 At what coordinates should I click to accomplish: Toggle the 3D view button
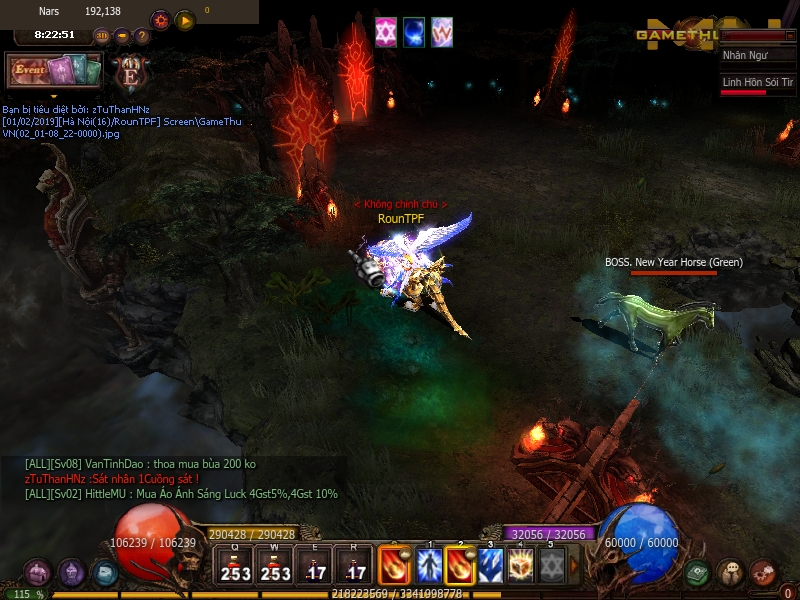pos(102,36)
